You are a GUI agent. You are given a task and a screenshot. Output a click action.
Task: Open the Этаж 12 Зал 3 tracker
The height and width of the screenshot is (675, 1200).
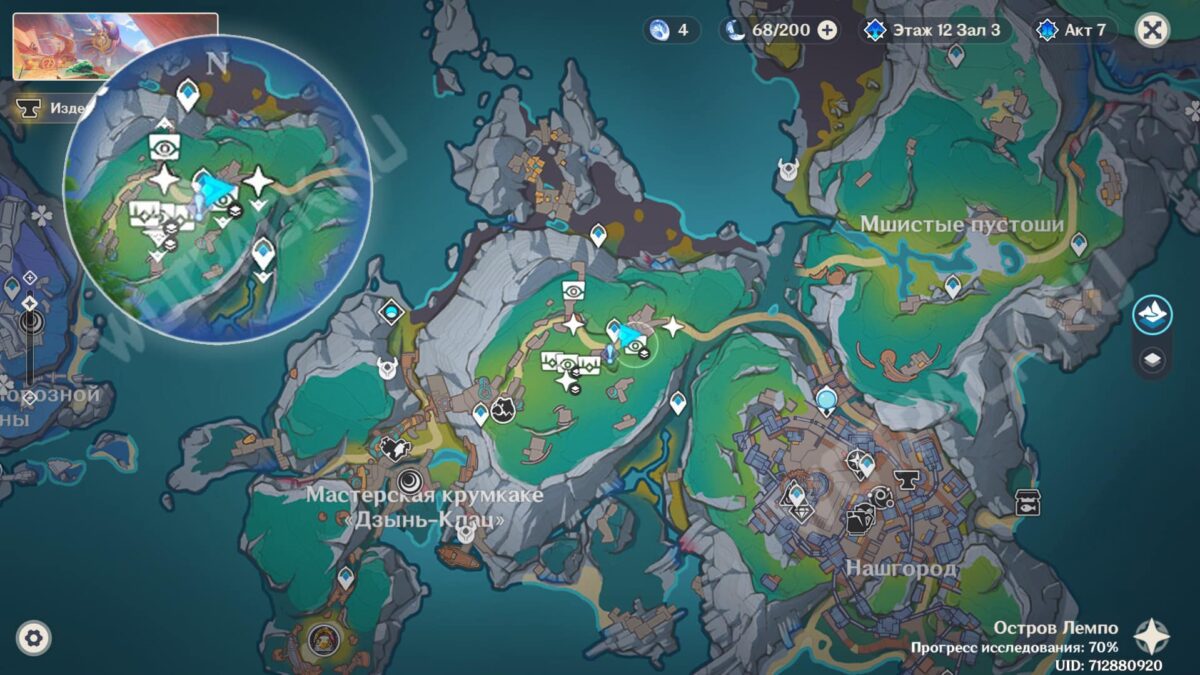click(x=936, y=30)
